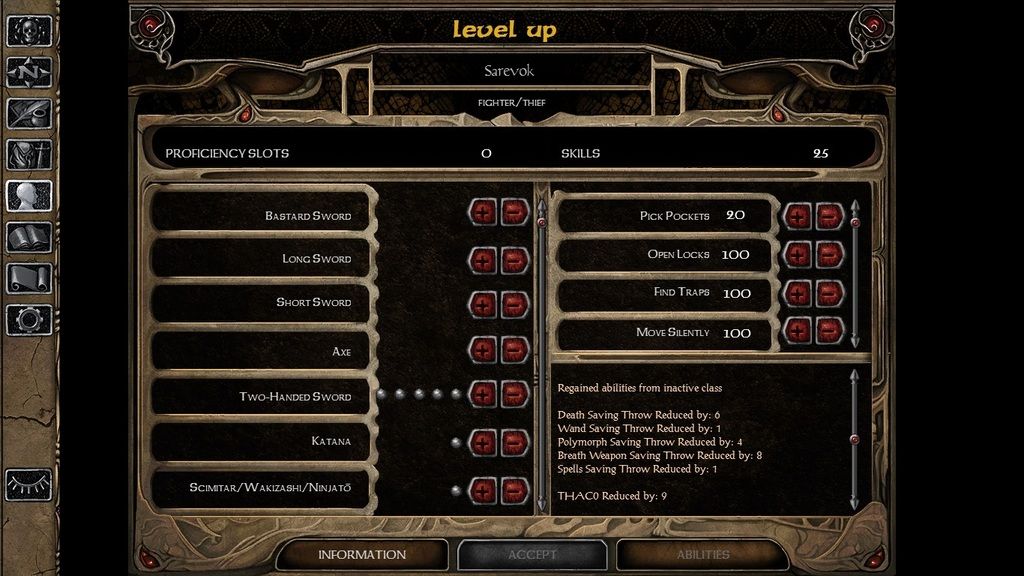Confirm level up with Accept
Screen dimensions: 1024x576
[532, 555]
